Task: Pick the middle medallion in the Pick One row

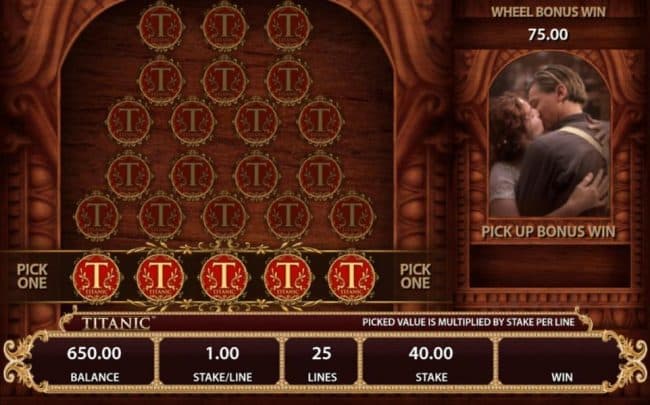Action: click(x=224, y=277)
